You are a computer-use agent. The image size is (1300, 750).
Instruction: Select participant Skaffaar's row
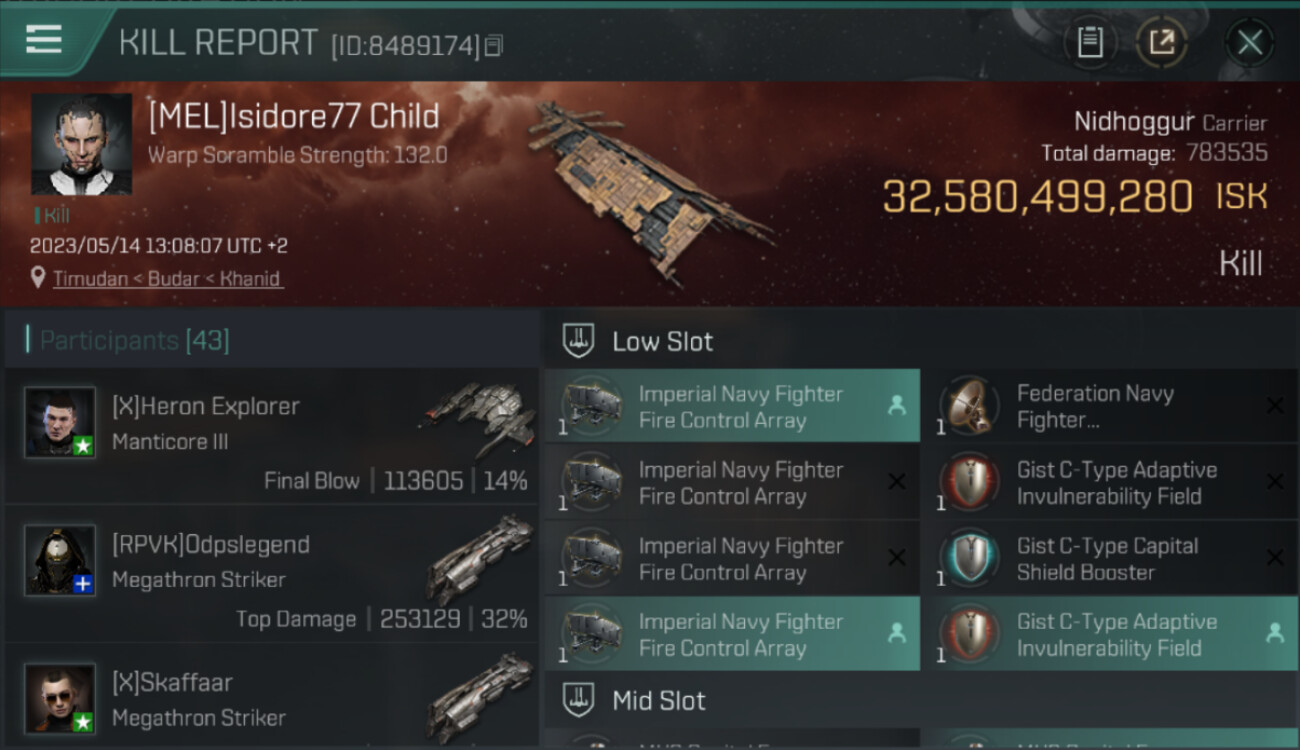click(x=272, y=700)
